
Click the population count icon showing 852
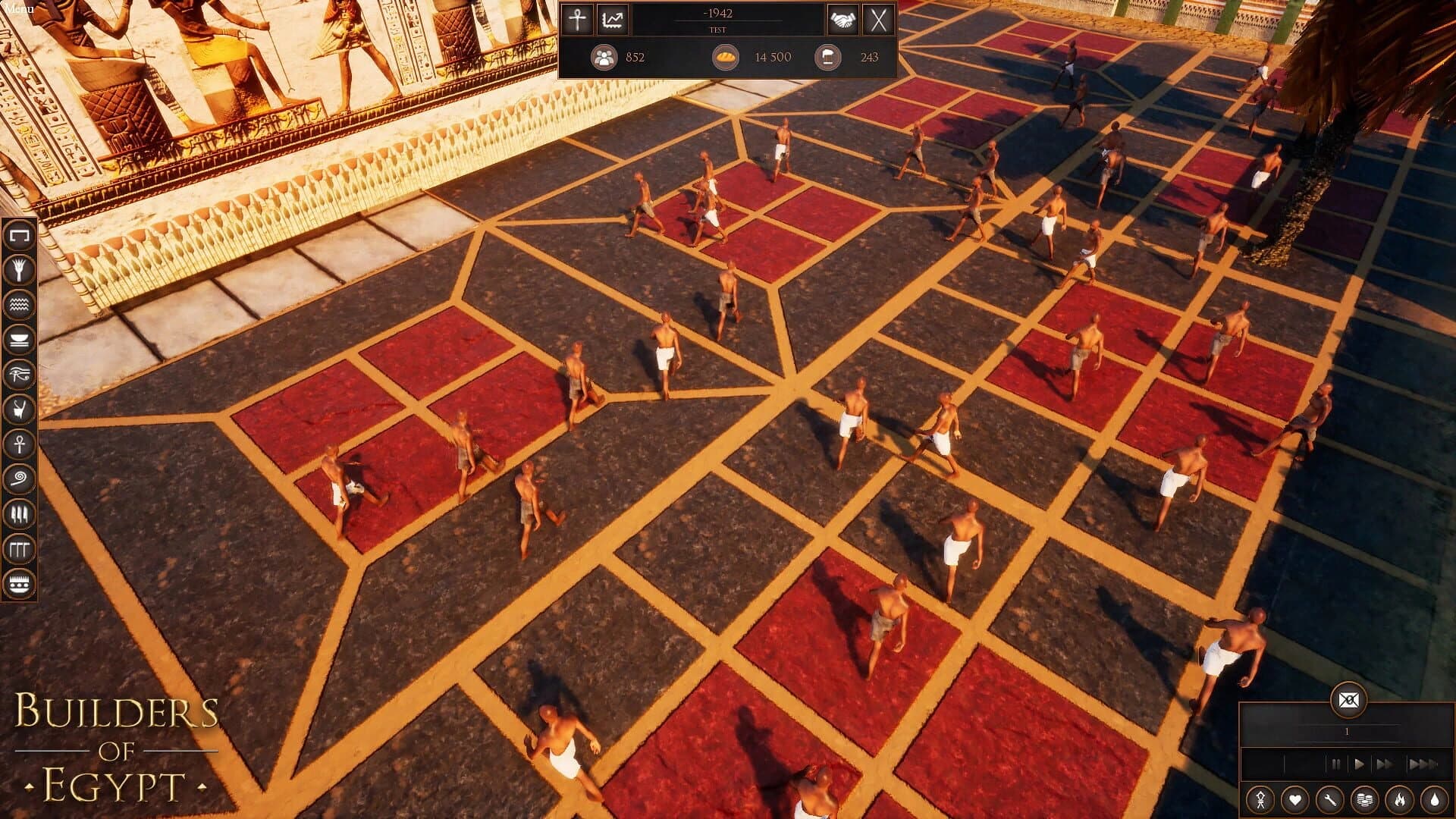(603, 57)
